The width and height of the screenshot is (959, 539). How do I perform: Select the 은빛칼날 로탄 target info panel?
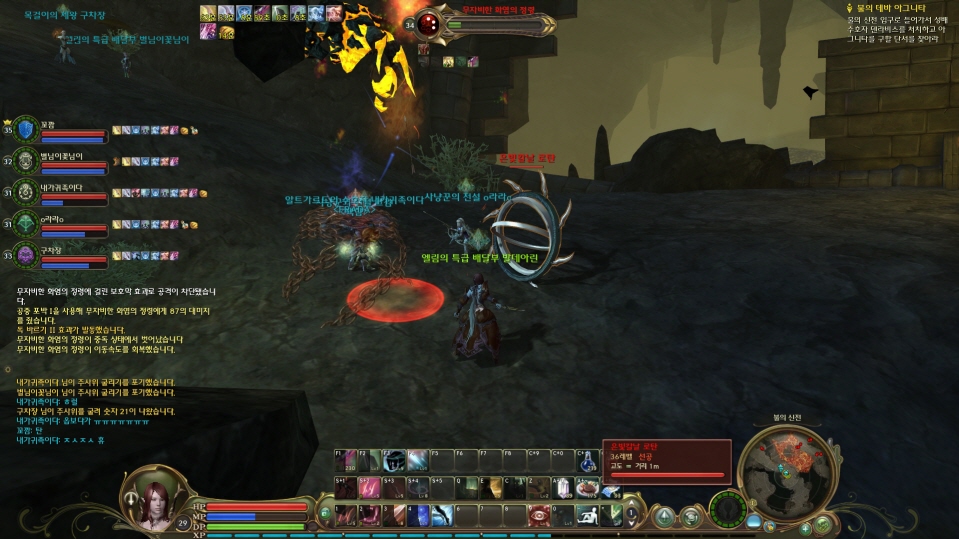coord(666,461)
